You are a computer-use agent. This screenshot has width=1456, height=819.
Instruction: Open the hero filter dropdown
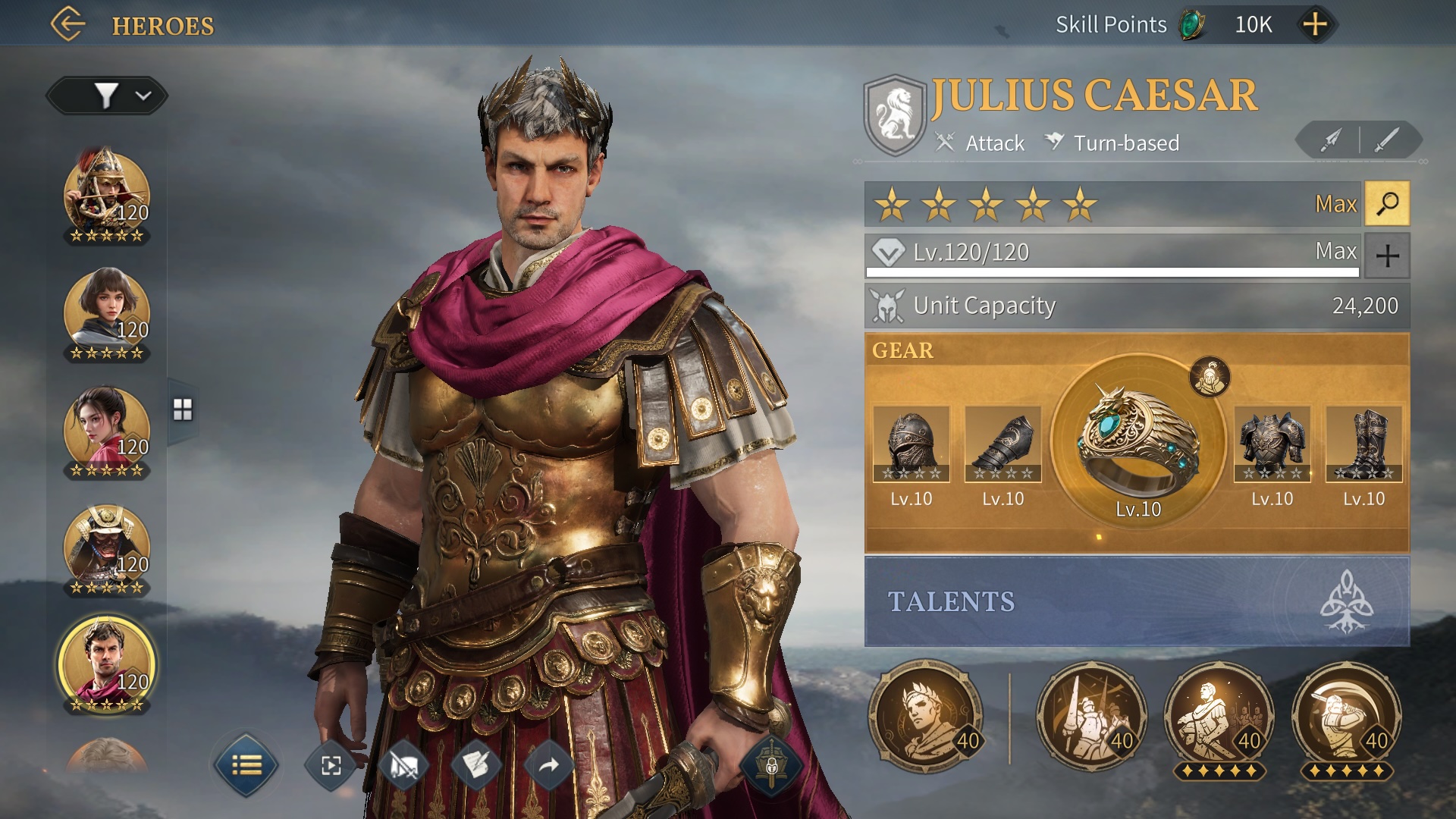[106, 96]
